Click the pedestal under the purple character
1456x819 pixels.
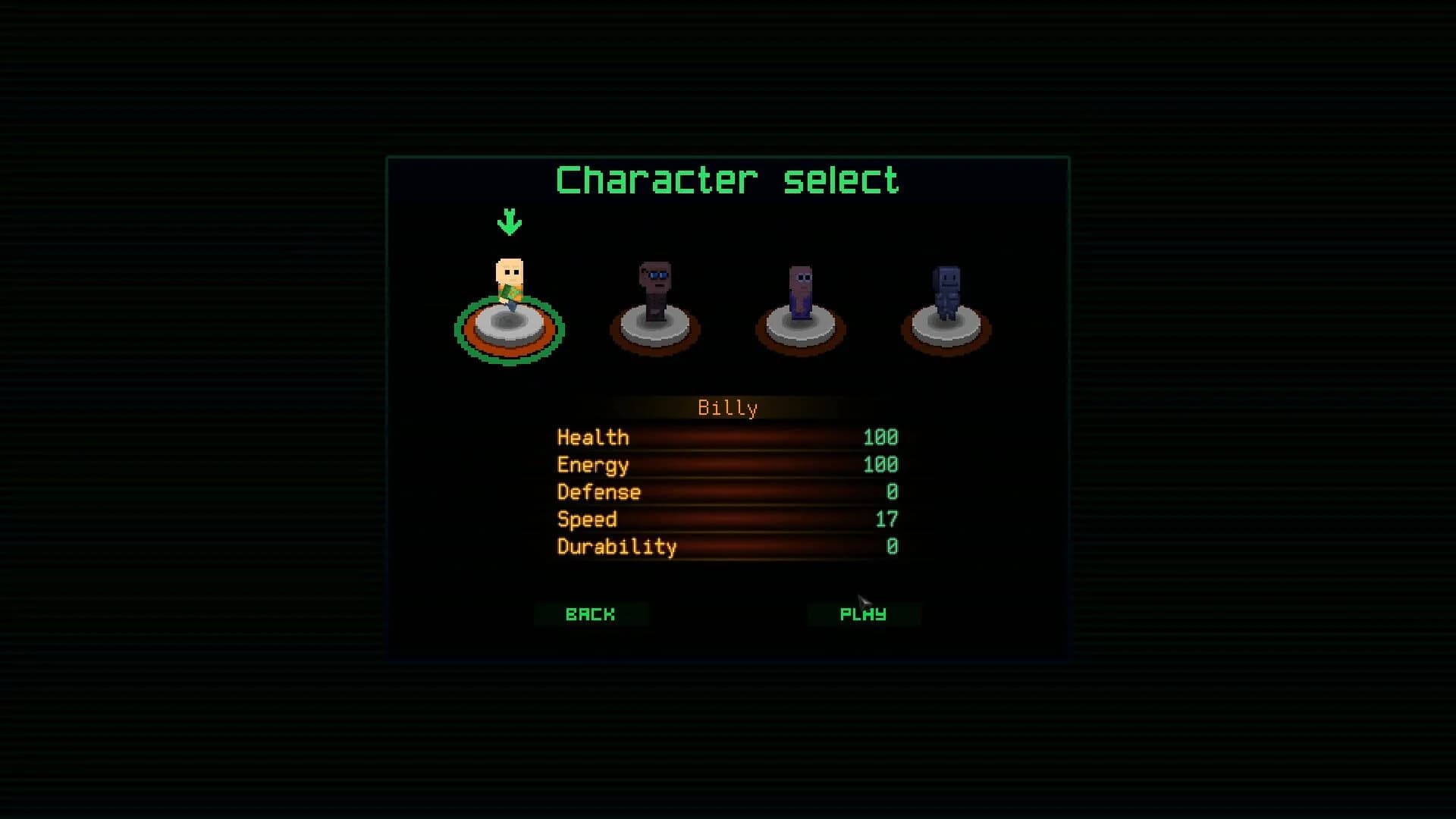tap(800, 330)
